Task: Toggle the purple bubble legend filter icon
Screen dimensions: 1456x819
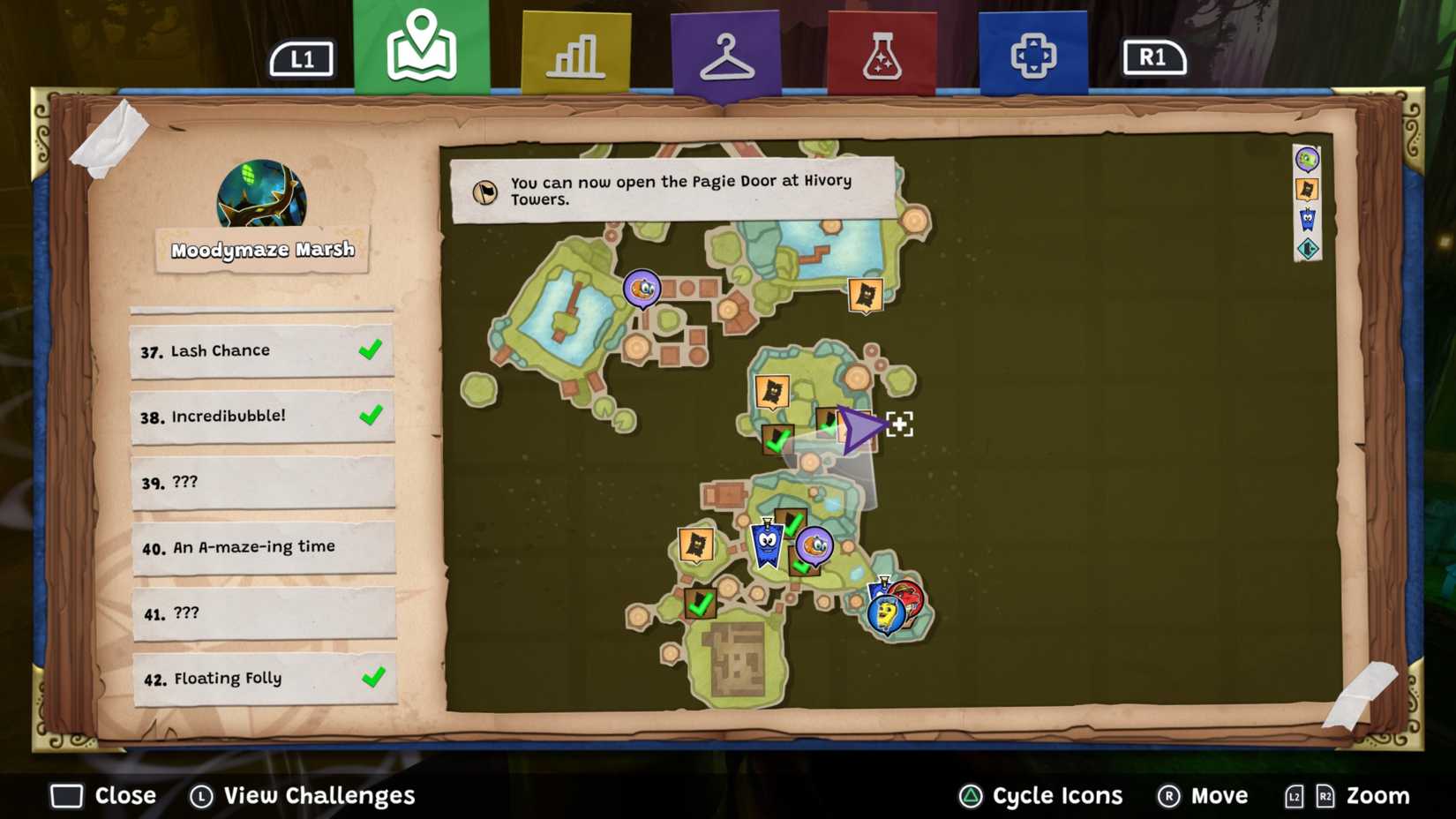Action: pos(1307,160)
